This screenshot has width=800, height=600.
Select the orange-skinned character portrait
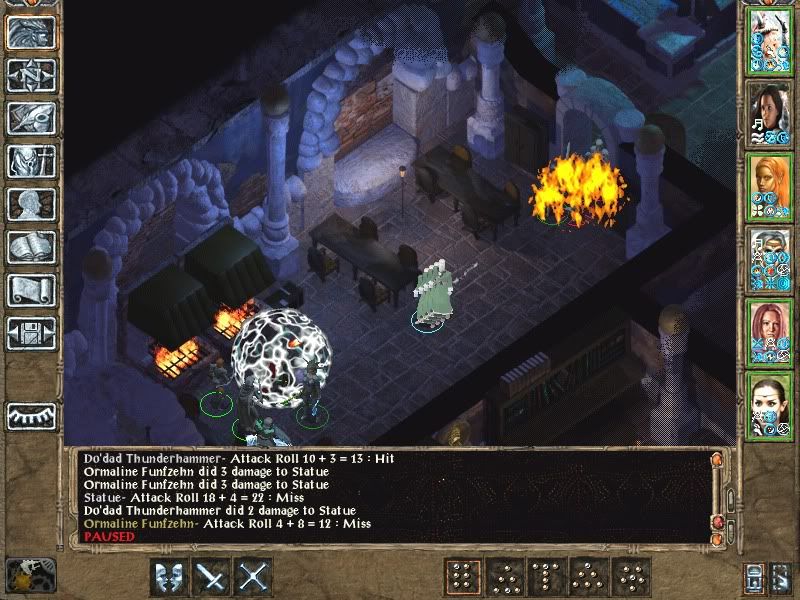tap(769, 186)
